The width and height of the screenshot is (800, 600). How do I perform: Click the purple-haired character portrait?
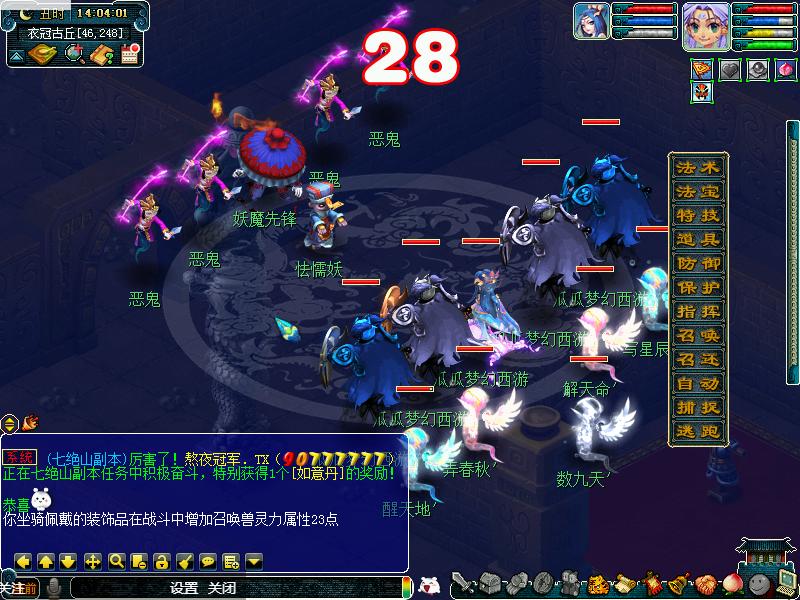pos(704,25)
